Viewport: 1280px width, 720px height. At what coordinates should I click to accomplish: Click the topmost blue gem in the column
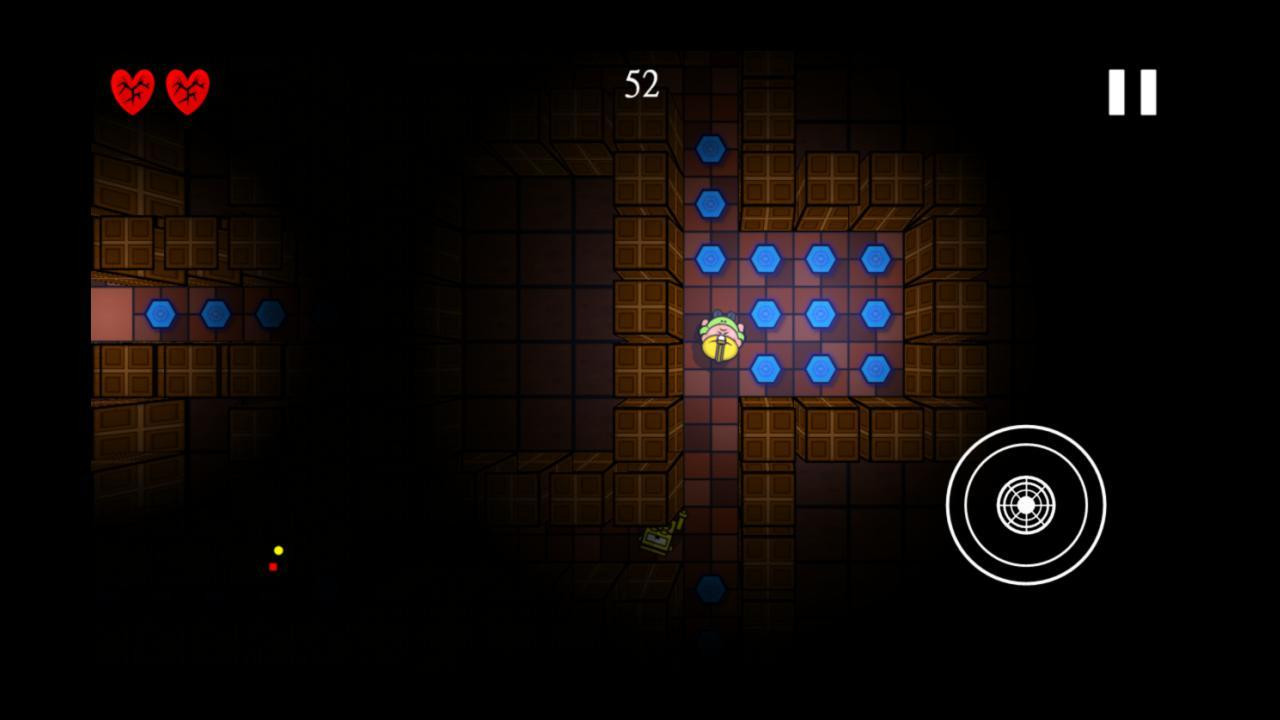pos(710,148)
